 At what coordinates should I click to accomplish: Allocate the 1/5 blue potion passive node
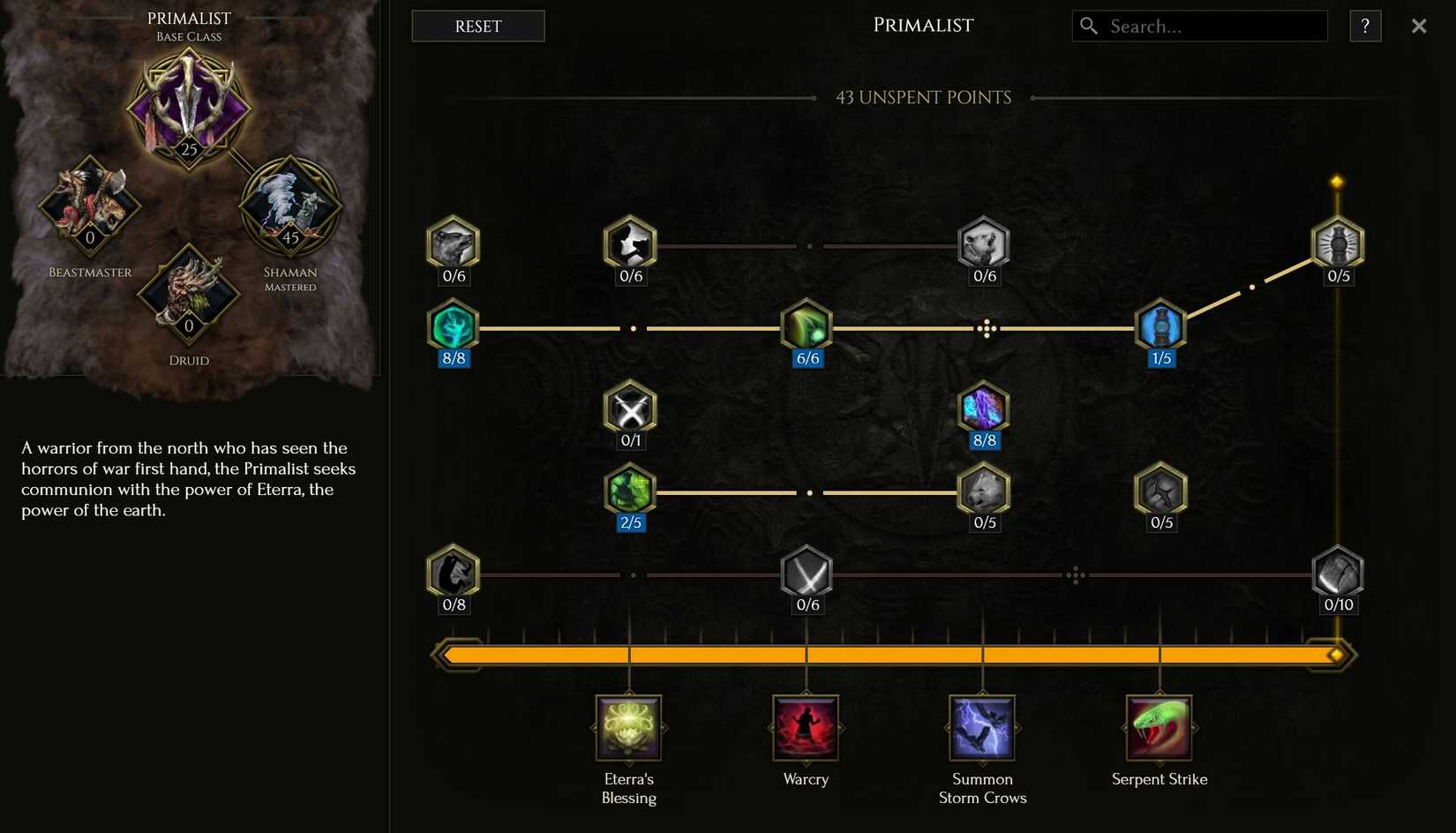point(1160,326)
